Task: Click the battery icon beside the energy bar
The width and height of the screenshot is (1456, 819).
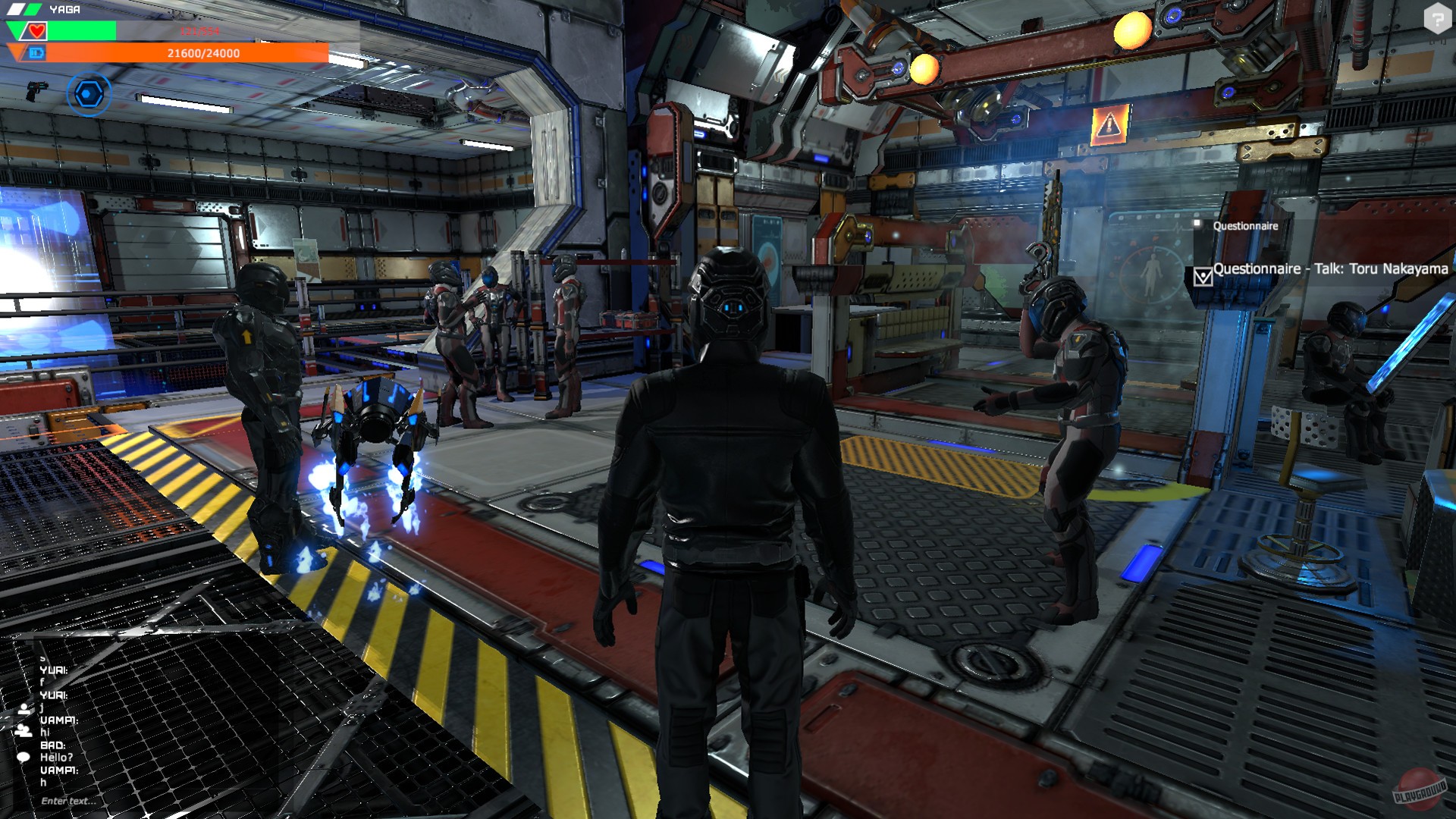Action: coord(37,52)
